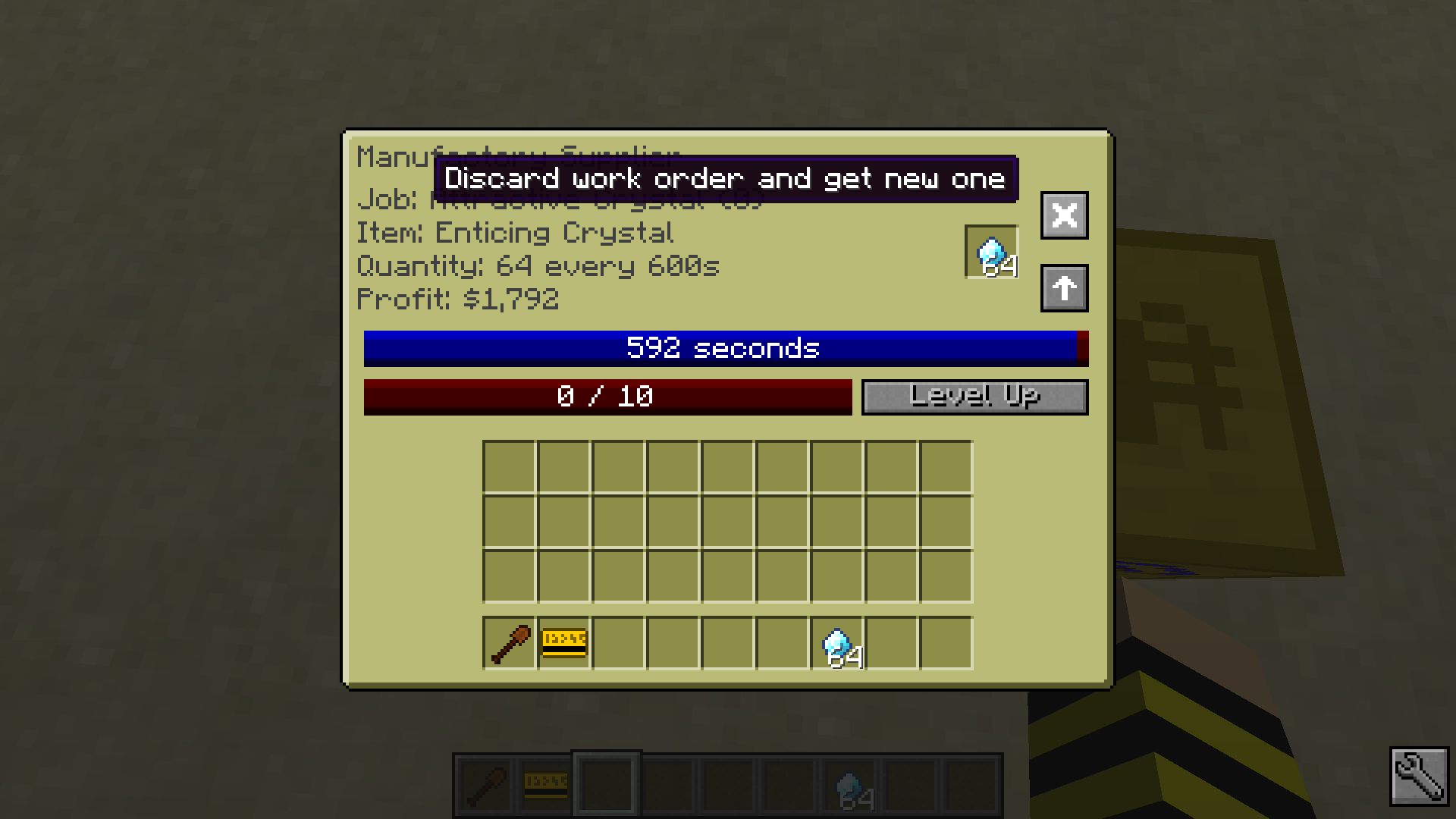
Task: Click the top-left empty storage slot
Action: (x=508, y=466)
